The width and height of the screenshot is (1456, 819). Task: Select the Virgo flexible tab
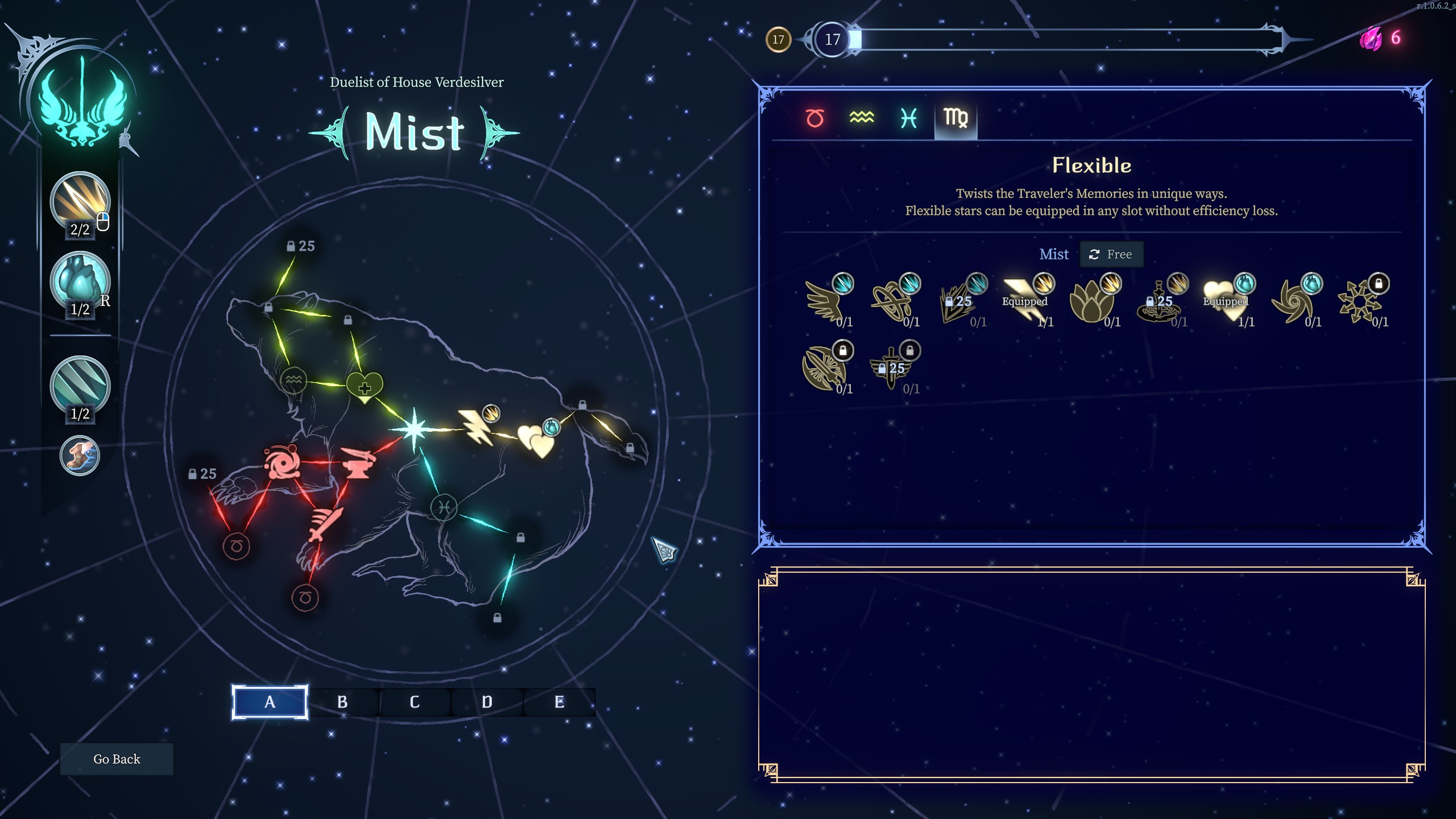pos(955,118)
